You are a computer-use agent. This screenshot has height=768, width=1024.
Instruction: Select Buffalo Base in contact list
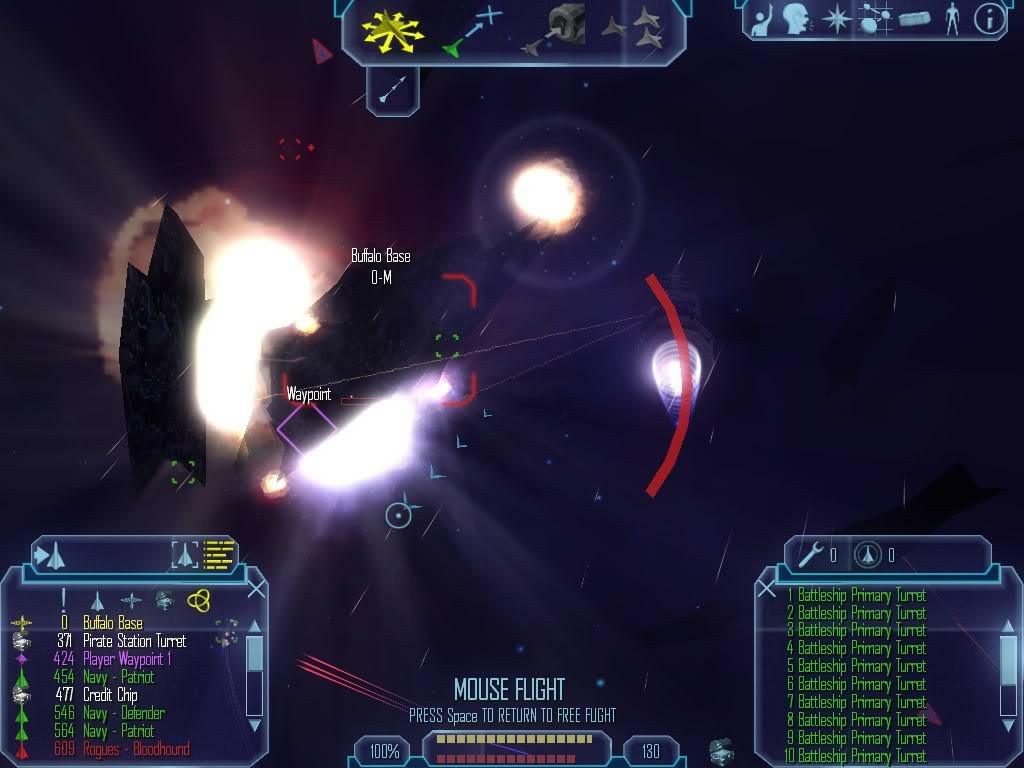112,623
